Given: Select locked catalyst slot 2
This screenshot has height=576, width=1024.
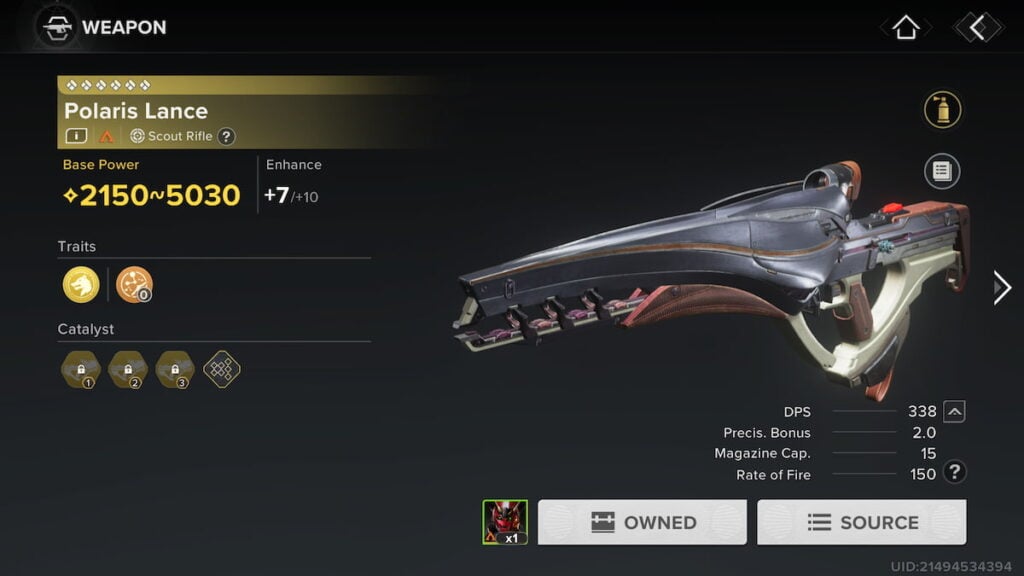Looking at the screenshot, I should coord(127,369).
